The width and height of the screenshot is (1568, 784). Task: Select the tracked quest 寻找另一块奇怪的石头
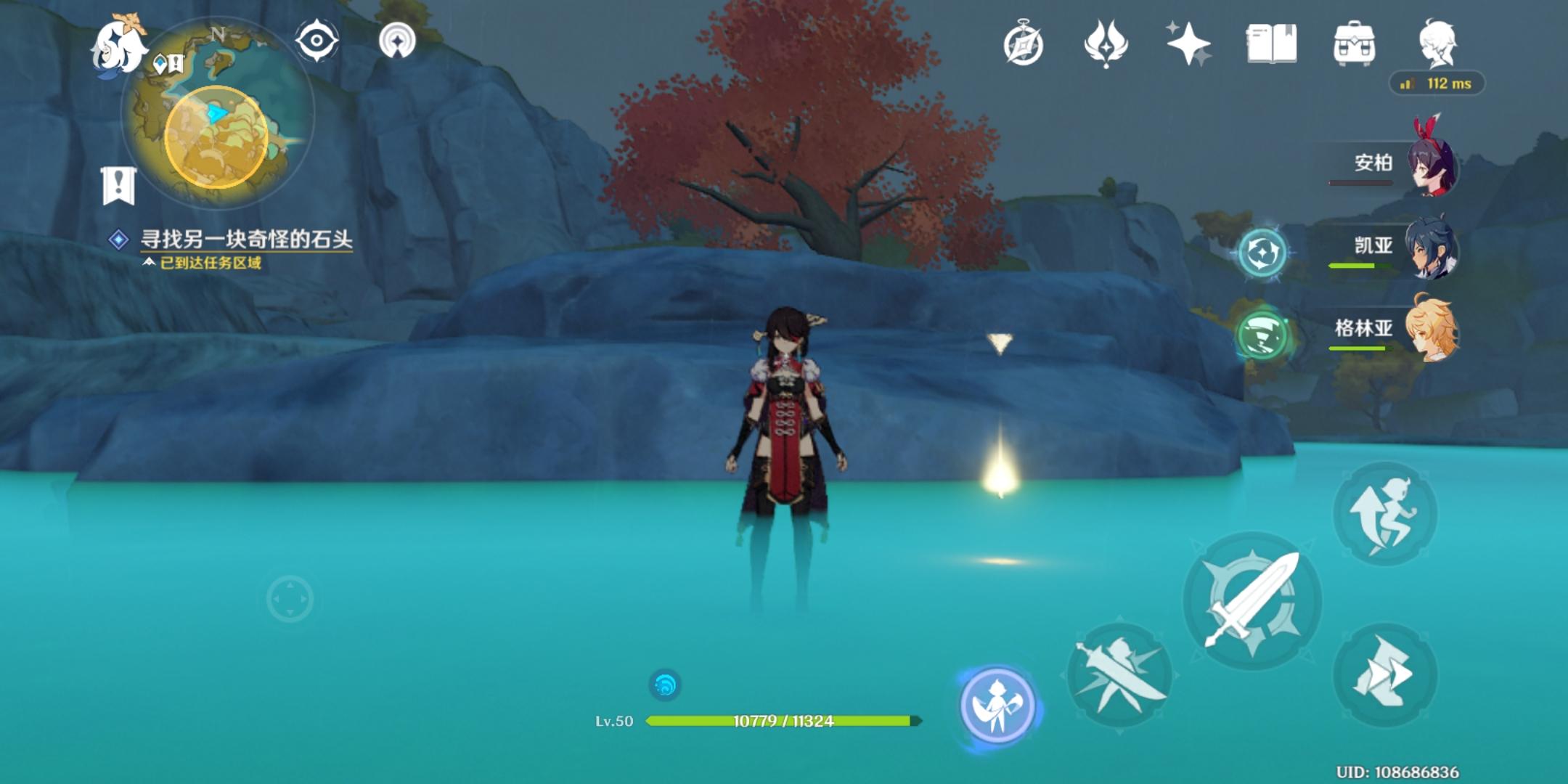point(245,240)
